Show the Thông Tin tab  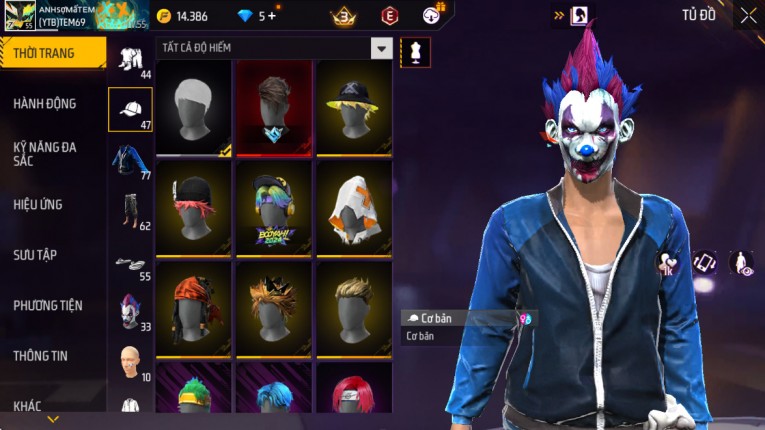tap(42, 355)
